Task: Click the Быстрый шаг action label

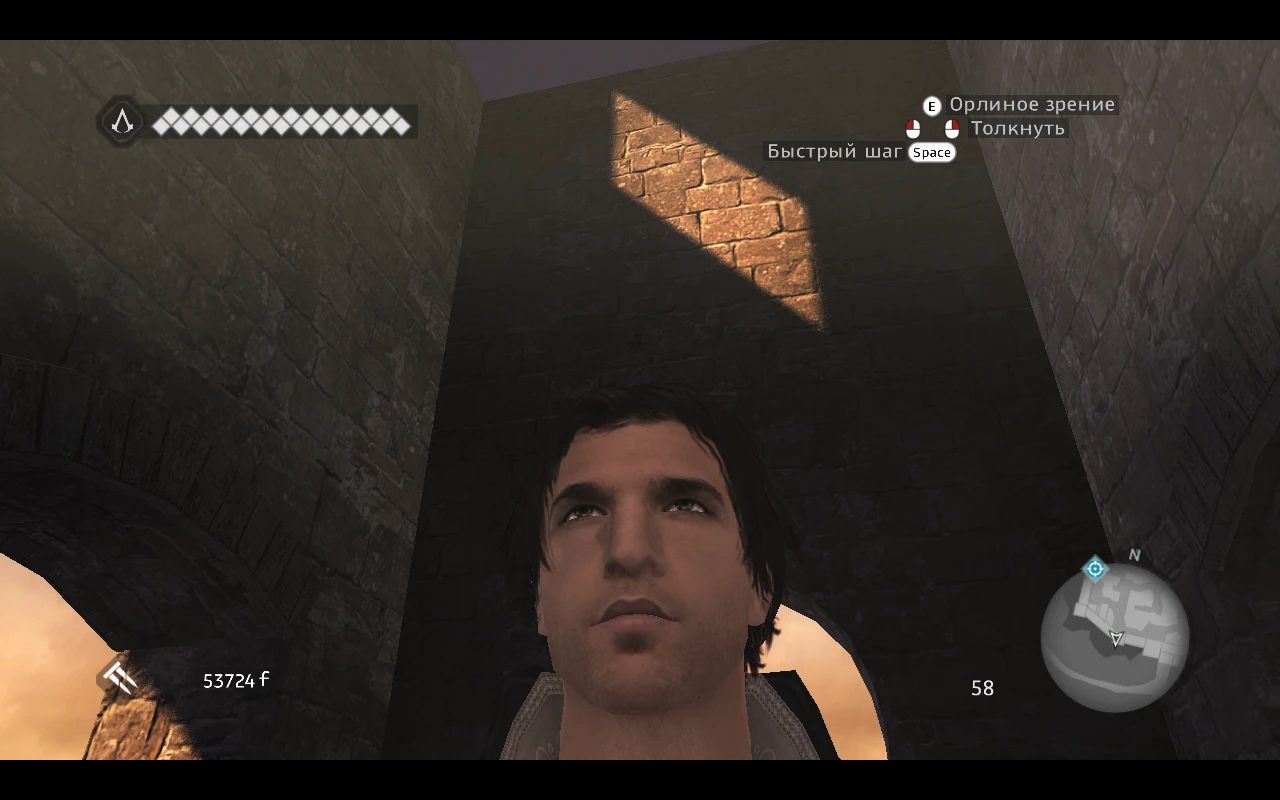Action: click(833, 152)
